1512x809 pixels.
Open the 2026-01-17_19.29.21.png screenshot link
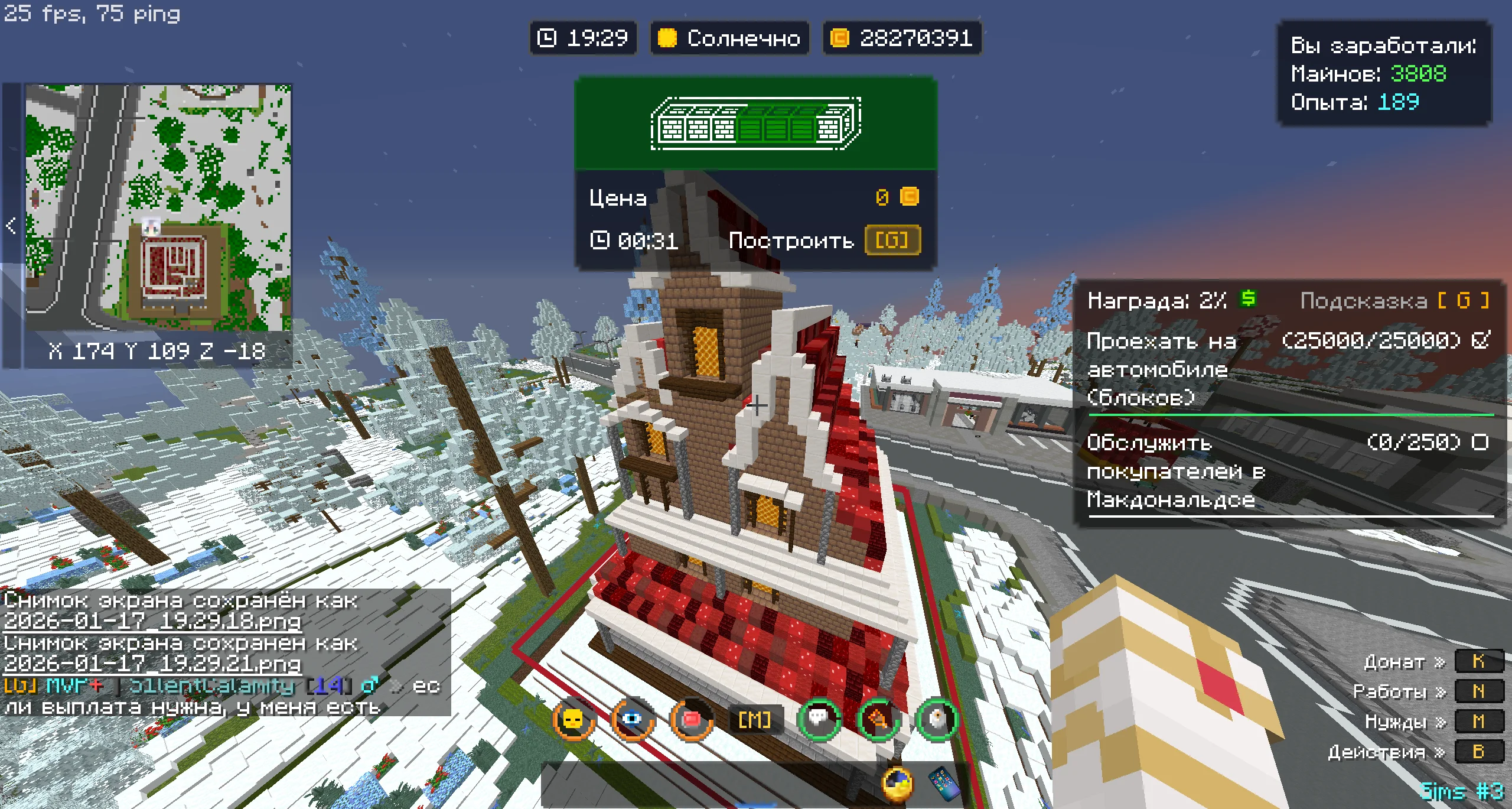[152, 664]
